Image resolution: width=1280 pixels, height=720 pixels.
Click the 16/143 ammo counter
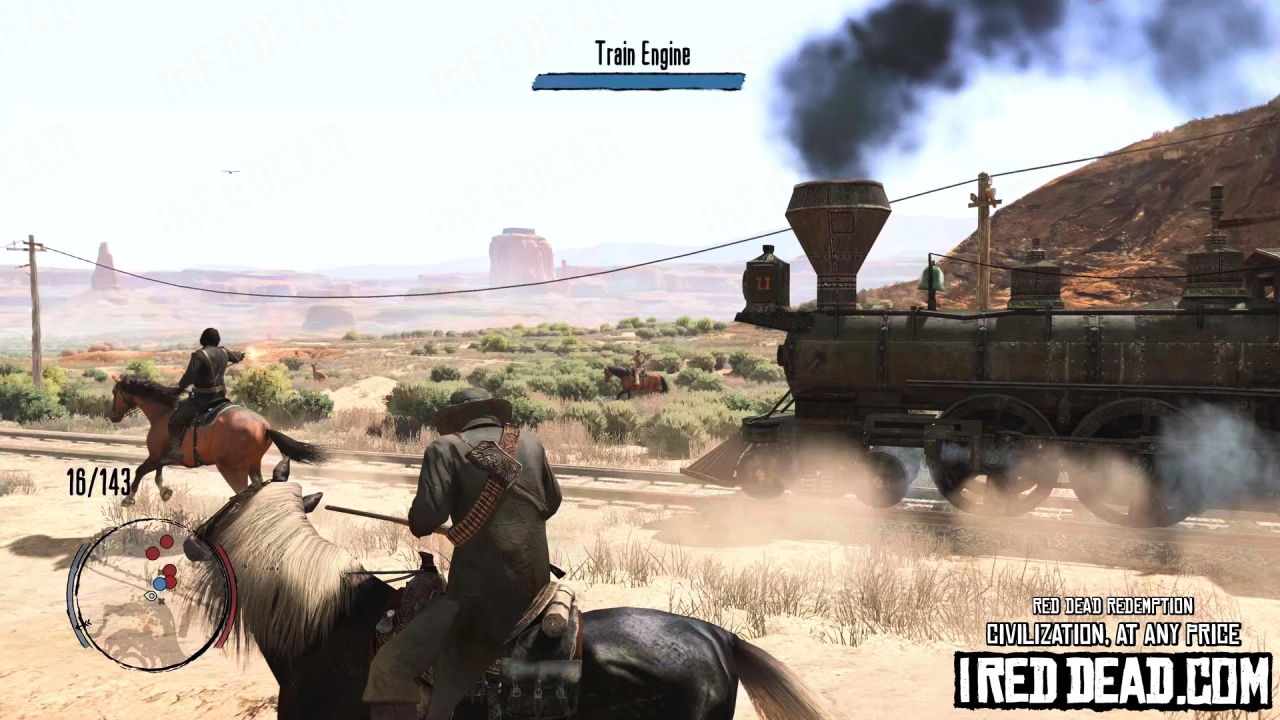point(98,482)
